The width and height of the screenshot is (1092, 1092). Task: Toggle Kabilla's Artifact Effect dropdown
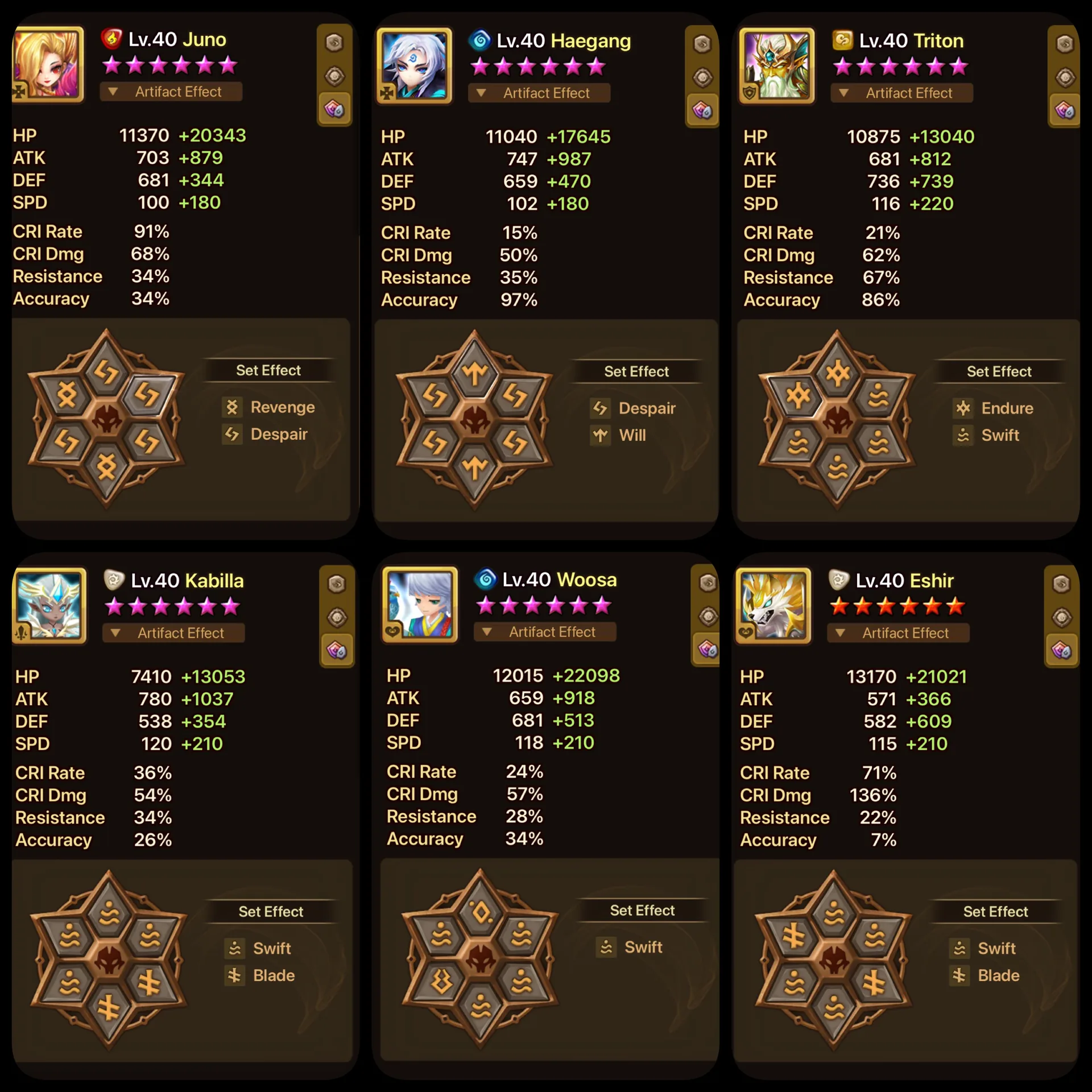tap(173, 633)
